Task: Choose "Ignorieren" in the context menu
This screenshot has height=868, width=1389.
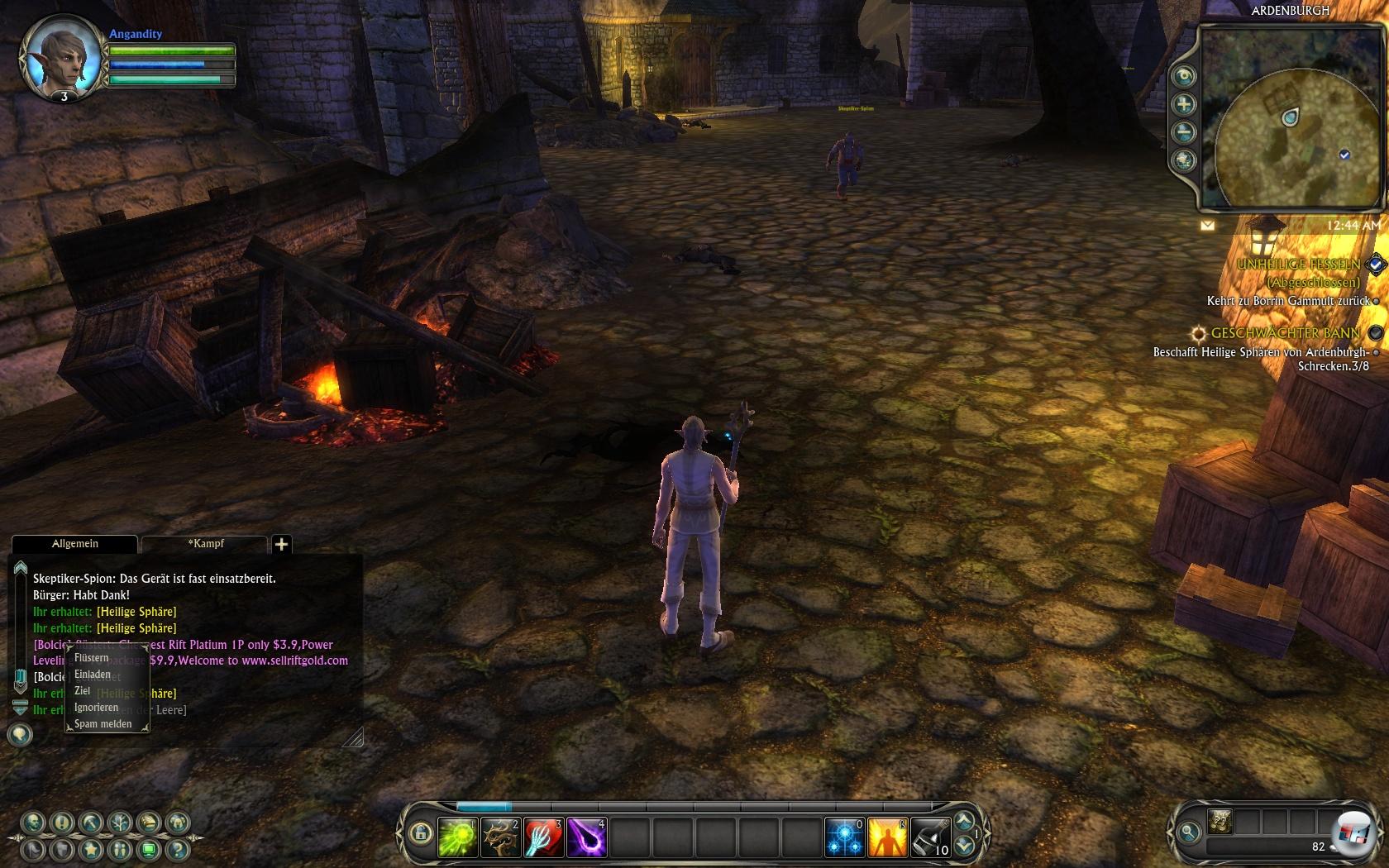Action: (x=96, y=708)
